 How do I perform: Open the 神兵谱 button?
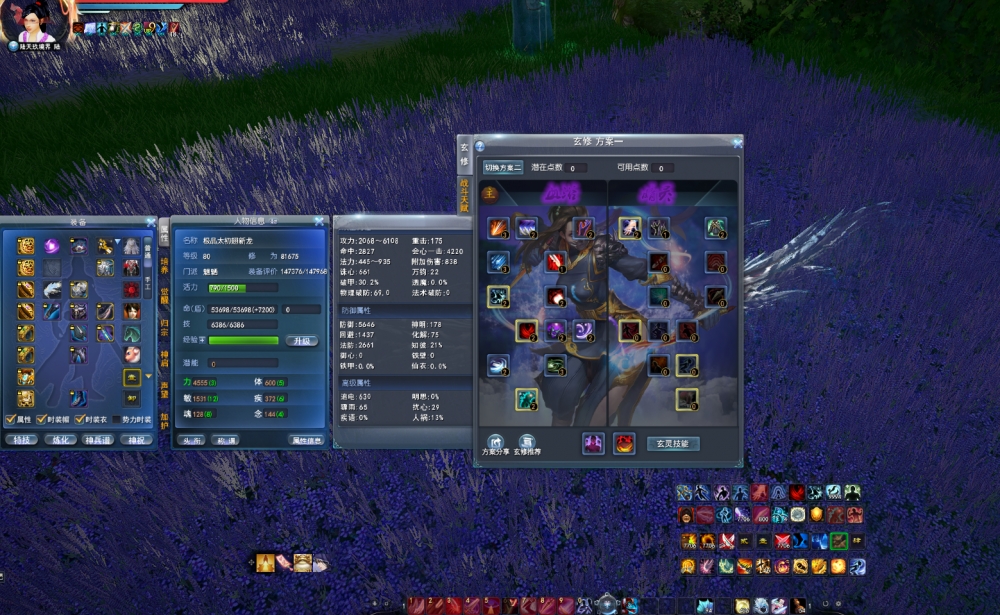(x=98, y=439)
